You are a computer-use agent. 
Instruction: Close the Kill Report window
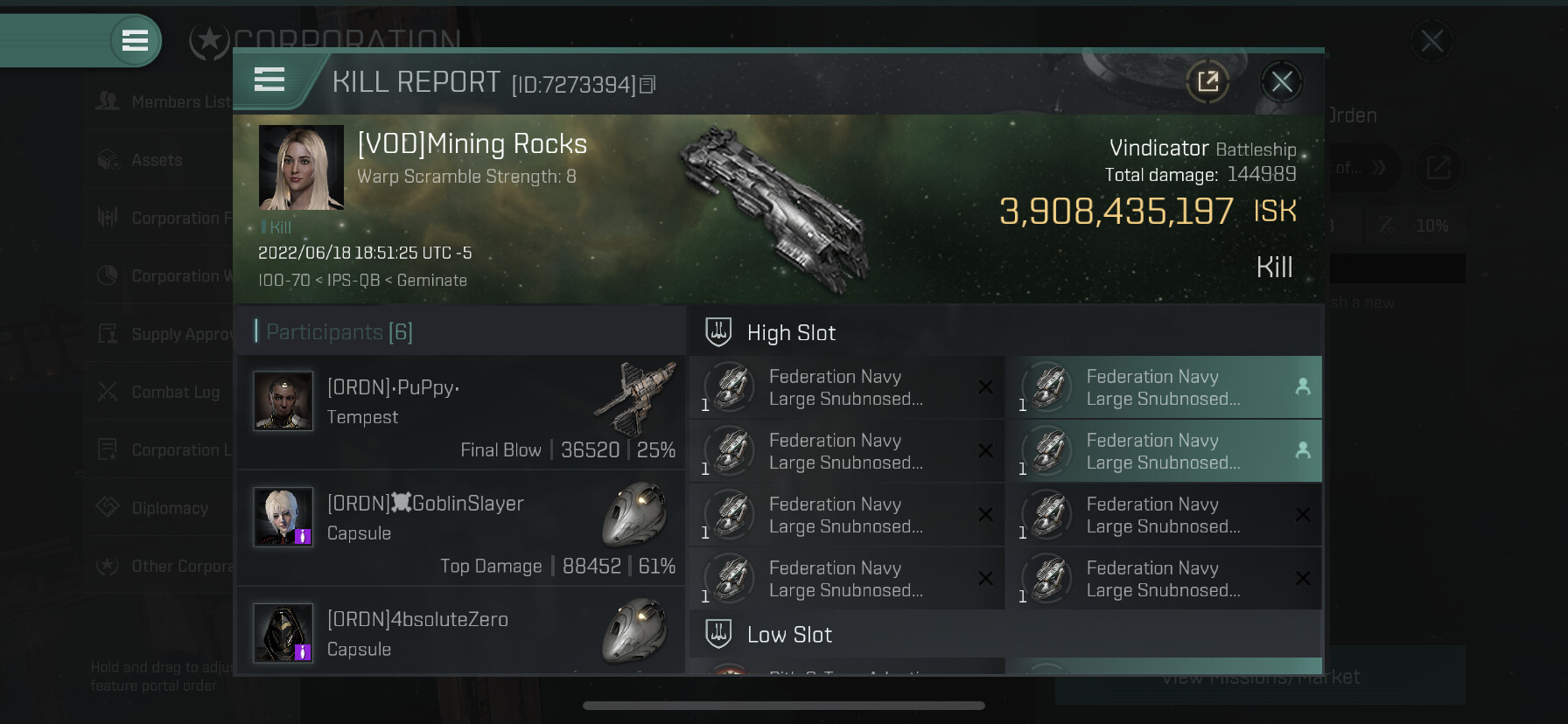click(x=1282, y=82)
